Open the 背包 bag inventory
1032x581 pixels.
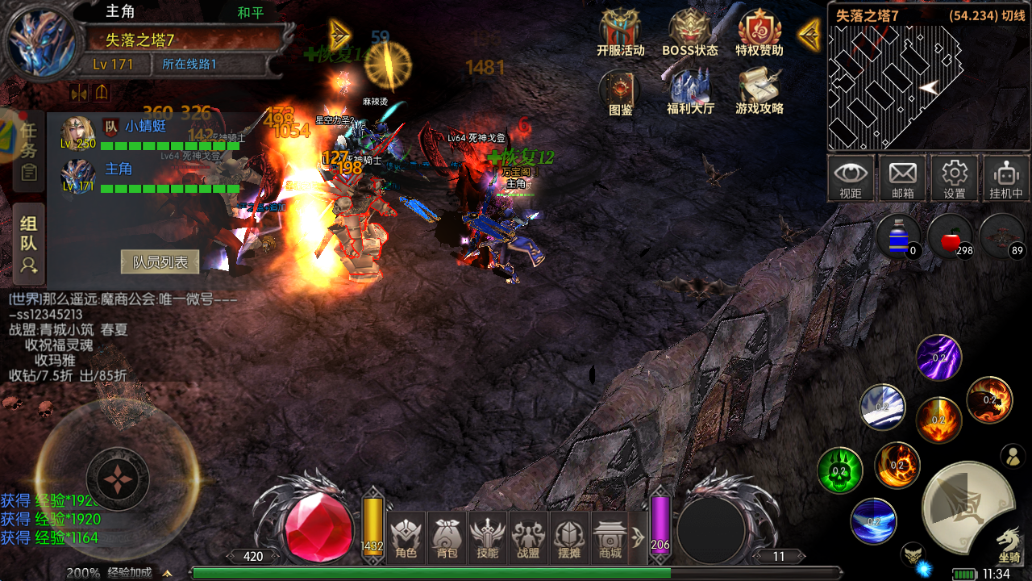pyautogui.click(x=445, y=535)
